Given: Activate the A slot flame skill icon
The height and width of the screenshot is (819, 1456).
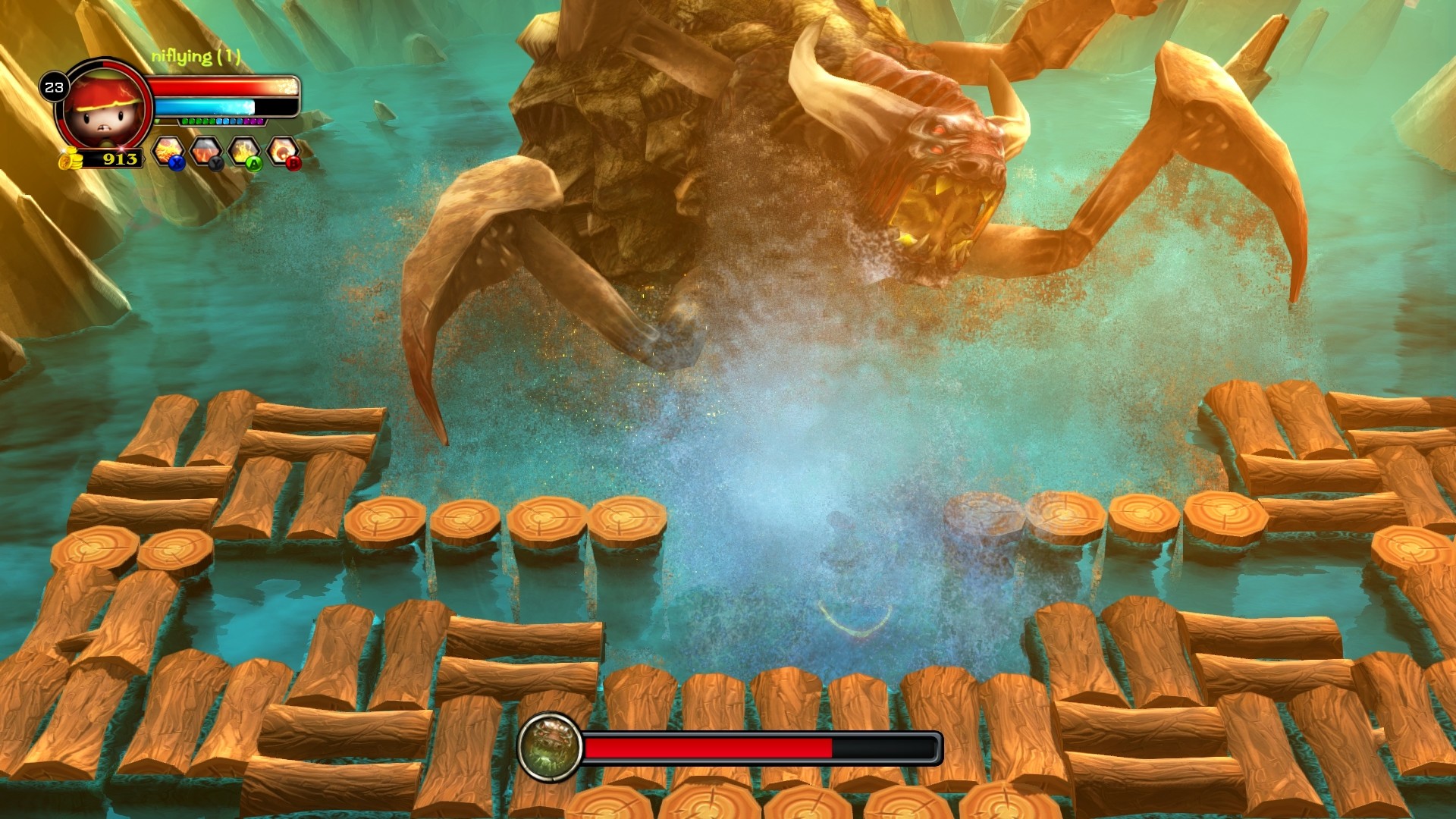Looking at the screenshot, I should coord(244,150).
